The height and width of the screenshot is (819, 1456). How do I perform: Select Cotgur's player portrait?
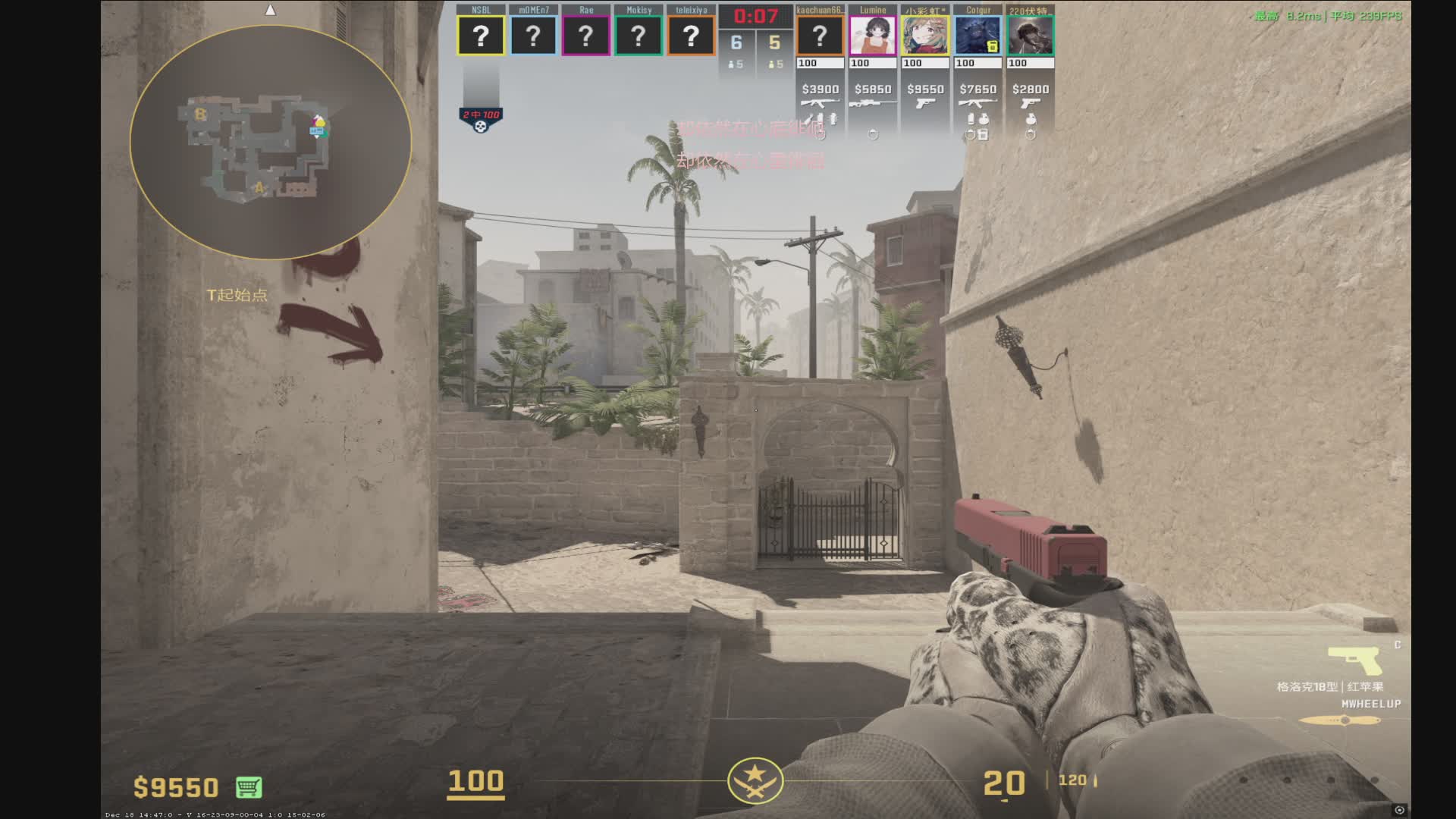[x=977, y=36]
